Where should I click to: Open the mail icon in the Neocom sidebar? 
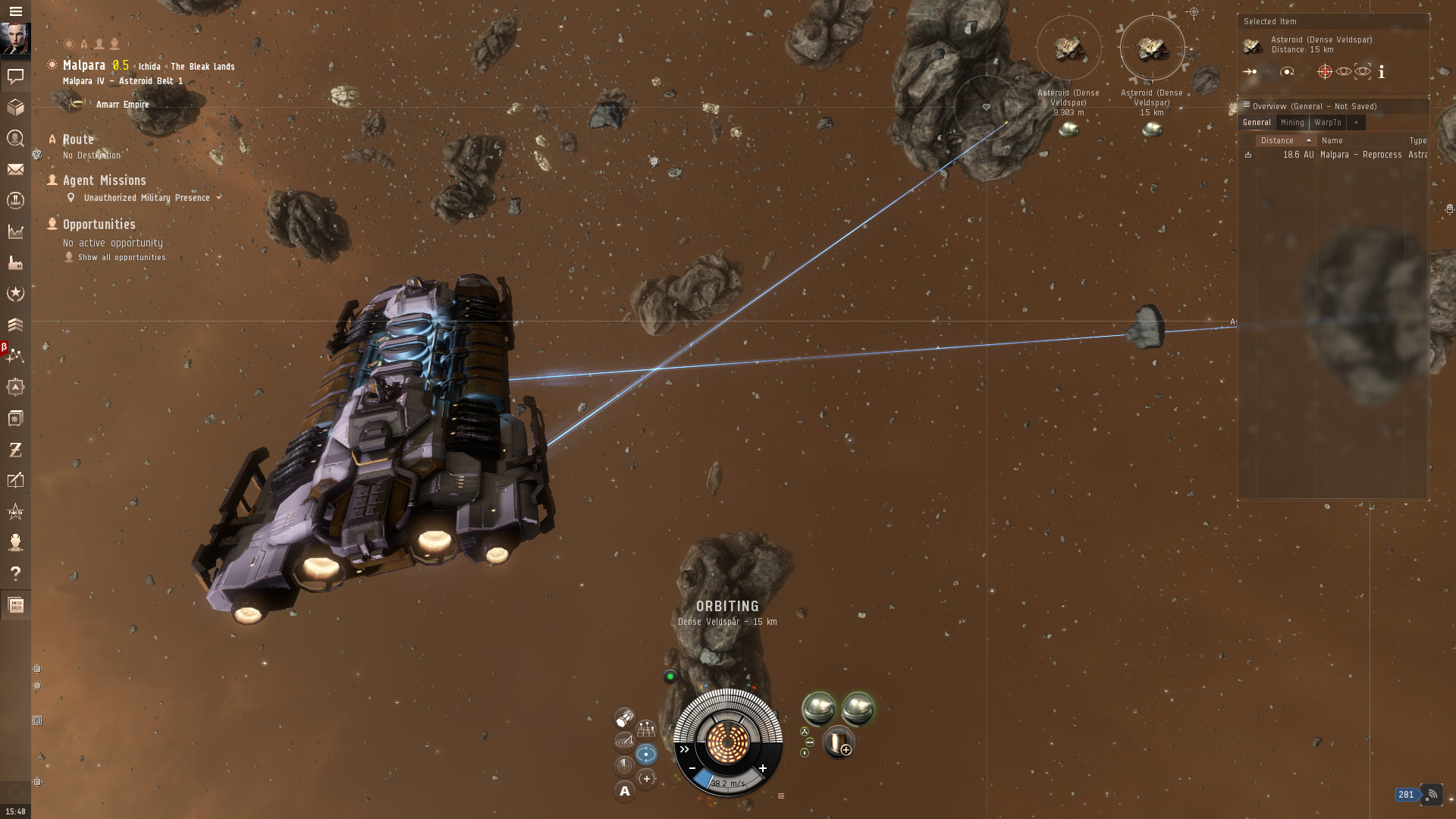[15, 170]
